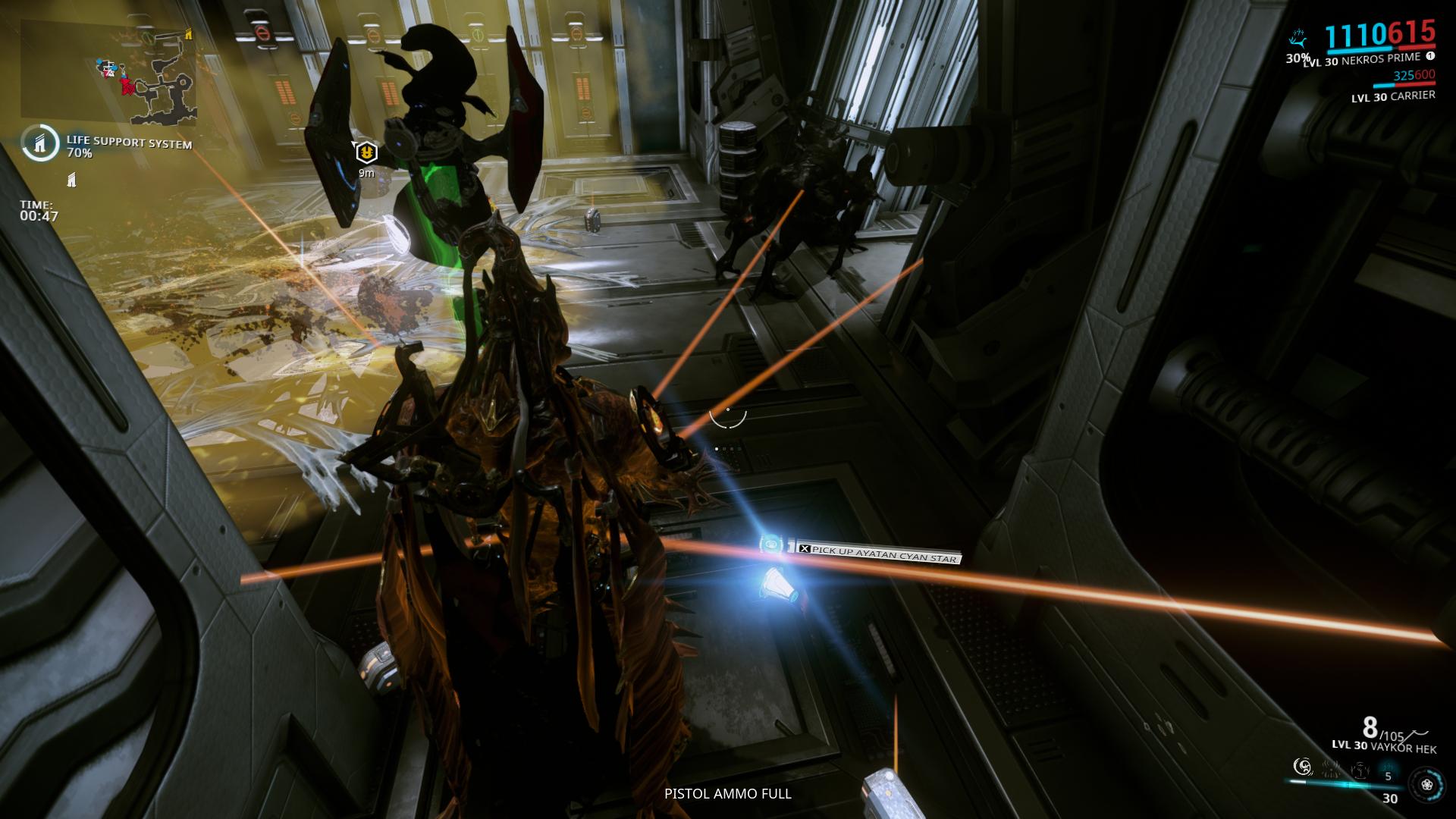Select the yellow waypoint marker showing 9m
Viewport: 1456px width, 819px height.
tap(366, 153)
